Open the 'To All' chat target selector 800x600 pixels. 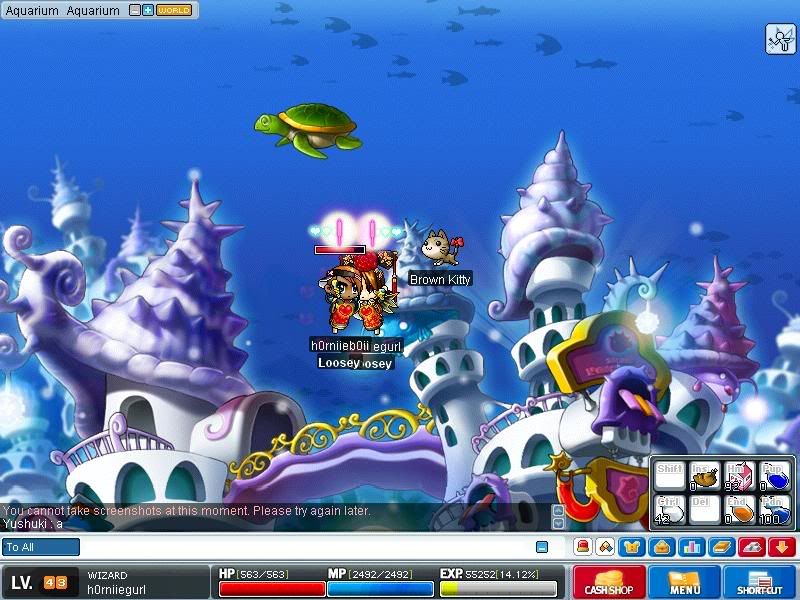[x=41, y=547]
